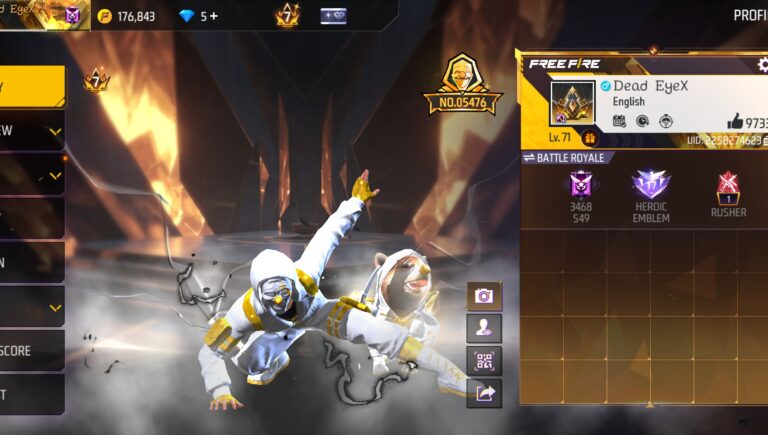Add diamonds with the plus button
This screenshot has width=768, height=435.
tap(215, 16)
